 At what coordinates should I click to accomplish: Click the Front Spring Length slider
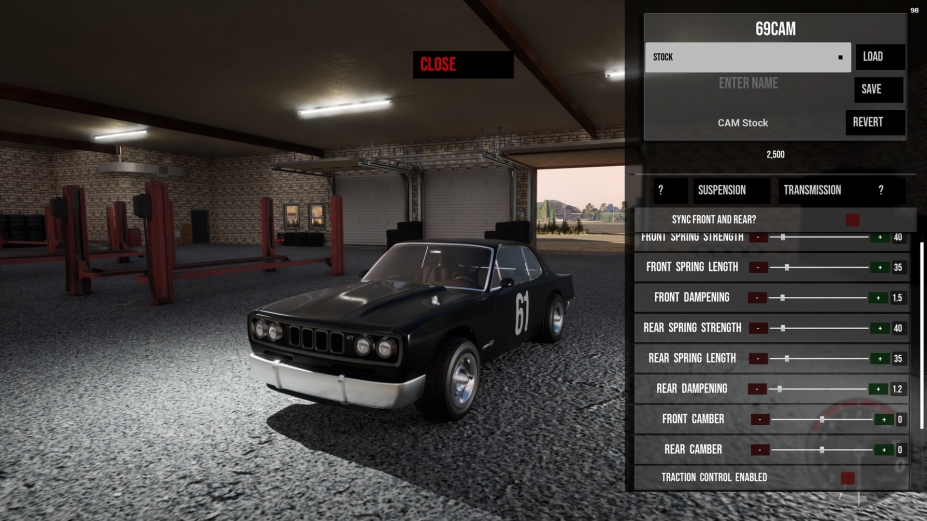point(818,268)
